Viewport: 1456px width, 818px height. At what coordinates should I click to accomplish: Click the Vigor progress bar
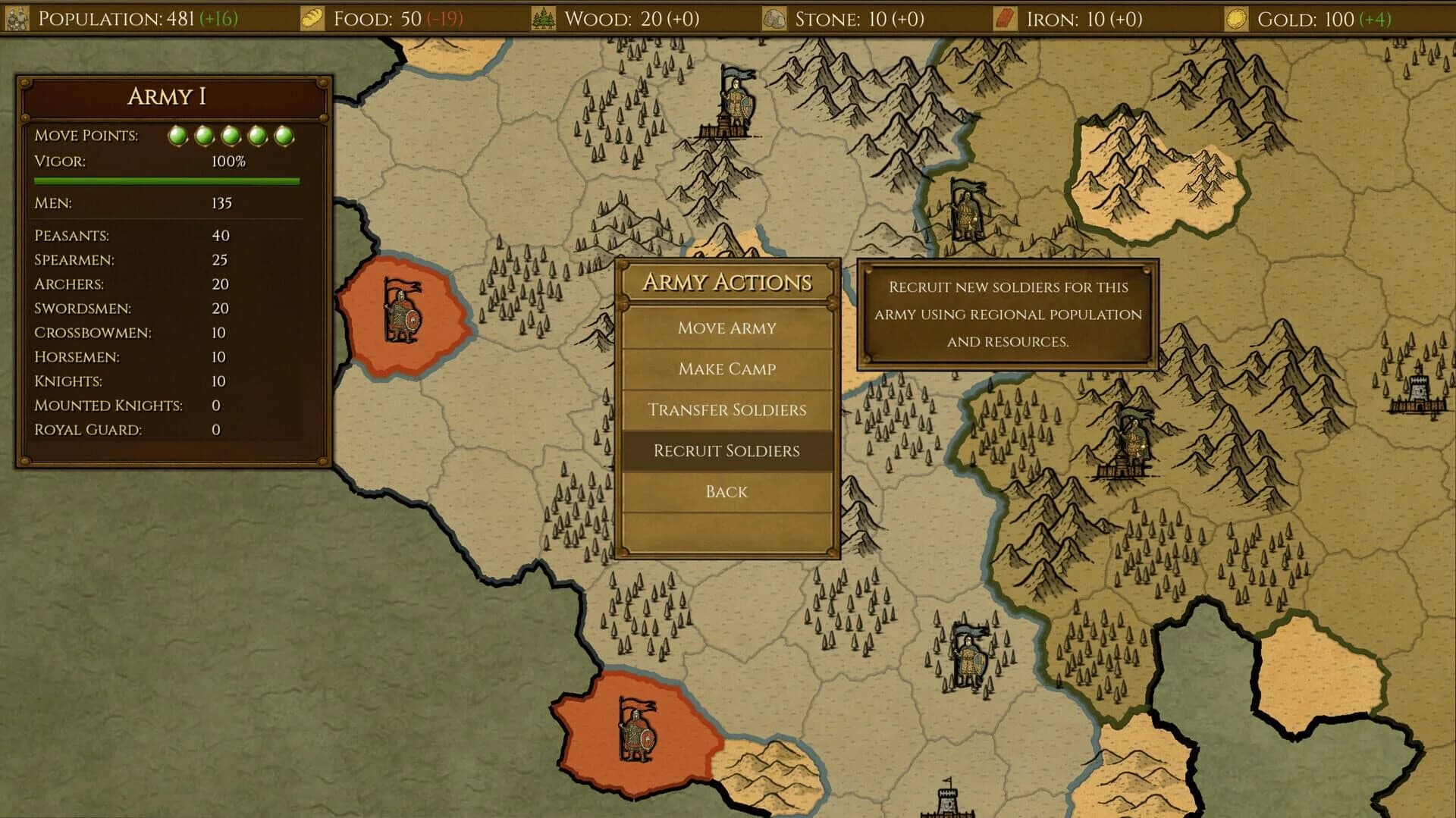(167, 180)
